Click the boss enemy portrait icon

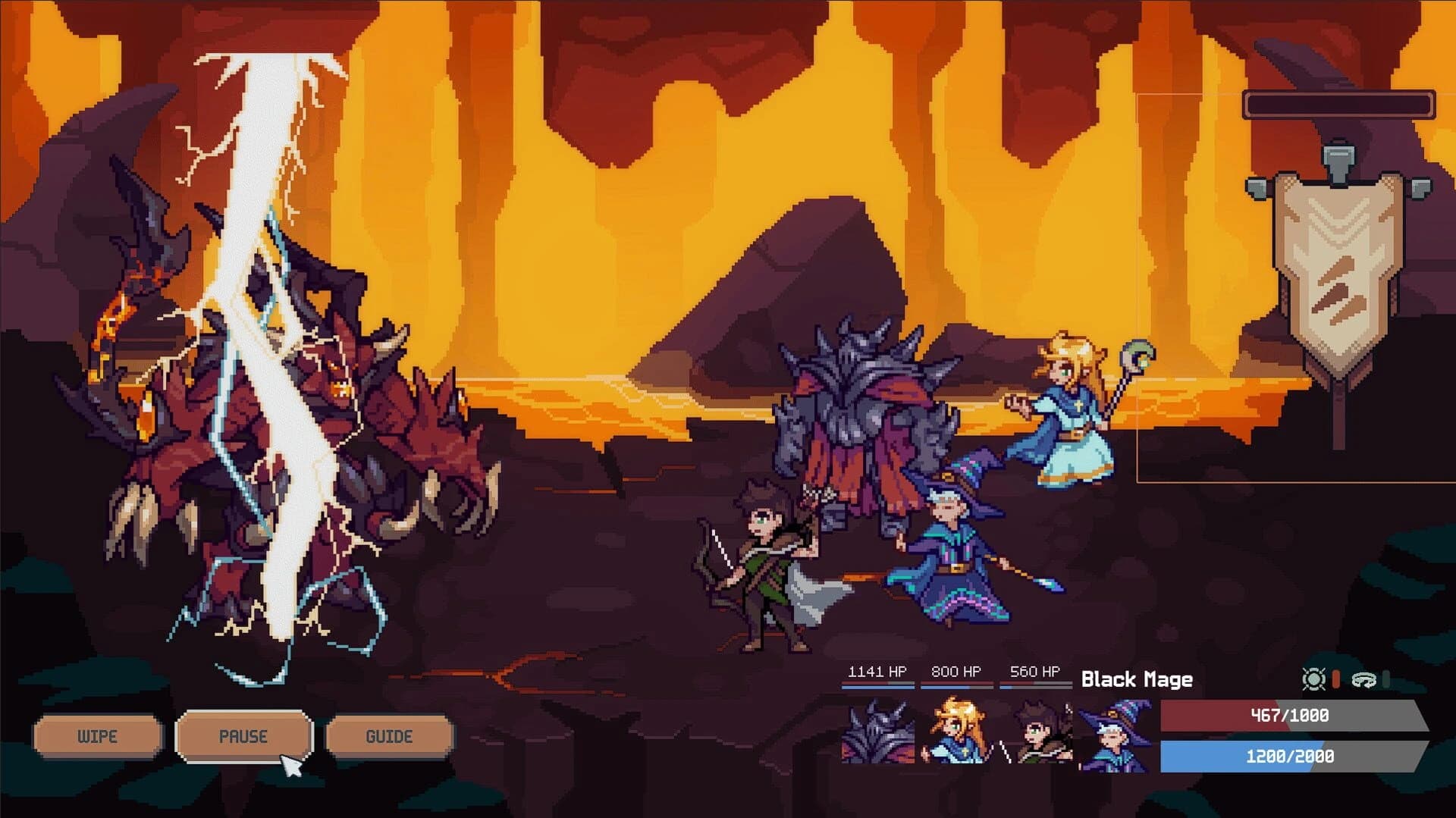coord(880,732)
